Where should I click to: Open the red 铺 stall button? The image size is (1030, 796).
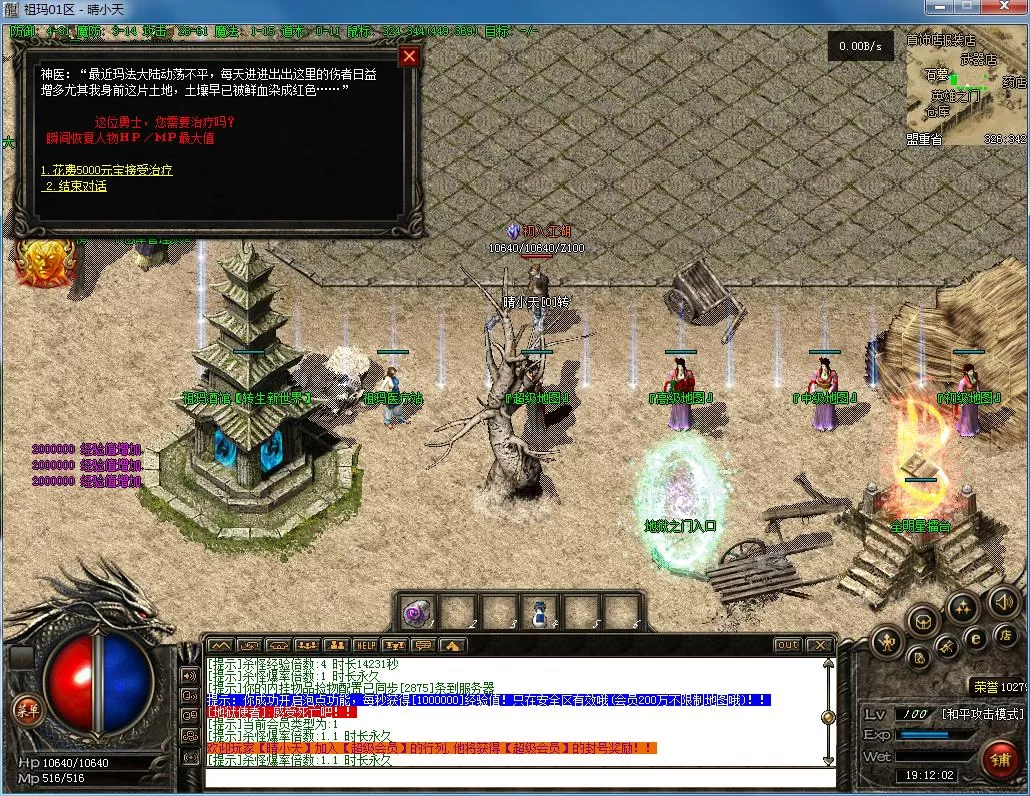[1000, 759]
